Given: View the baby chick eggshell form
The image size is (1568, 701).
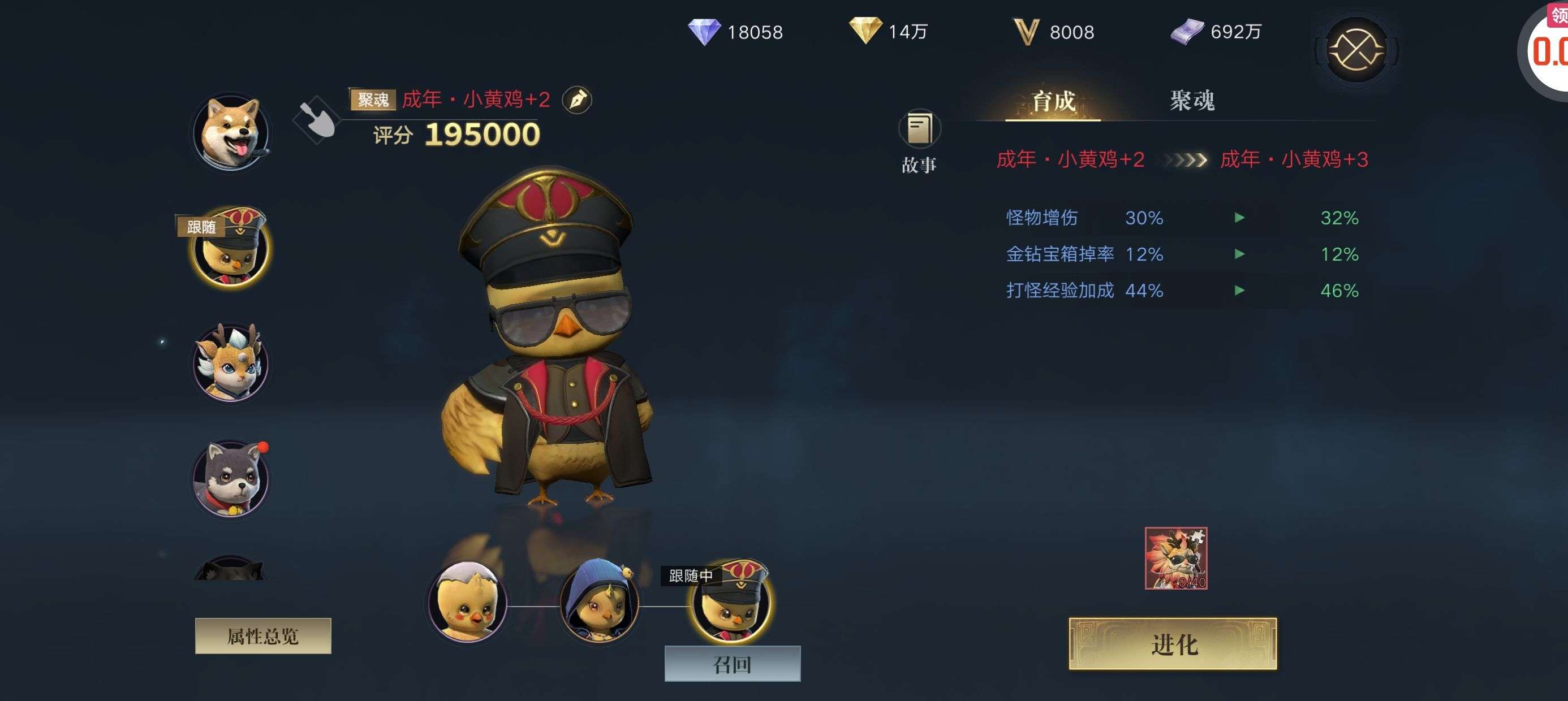Looking at the screenshot, I should tap(467, 603).
